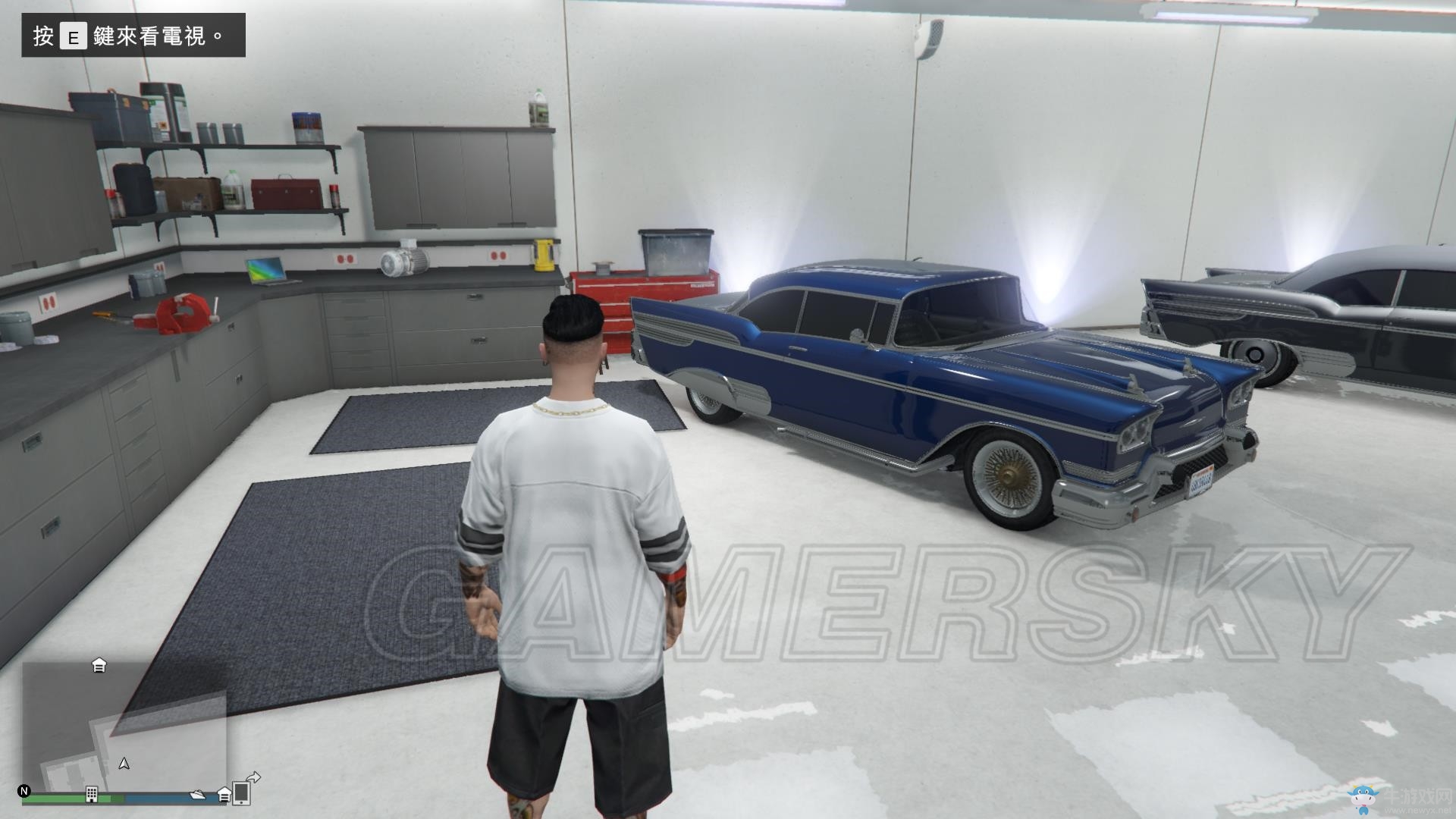Click the curved arrow above the tablet icon
The width and height of the screenshot is (1456, 819).
pyautogui.click(x=253, y=776)
